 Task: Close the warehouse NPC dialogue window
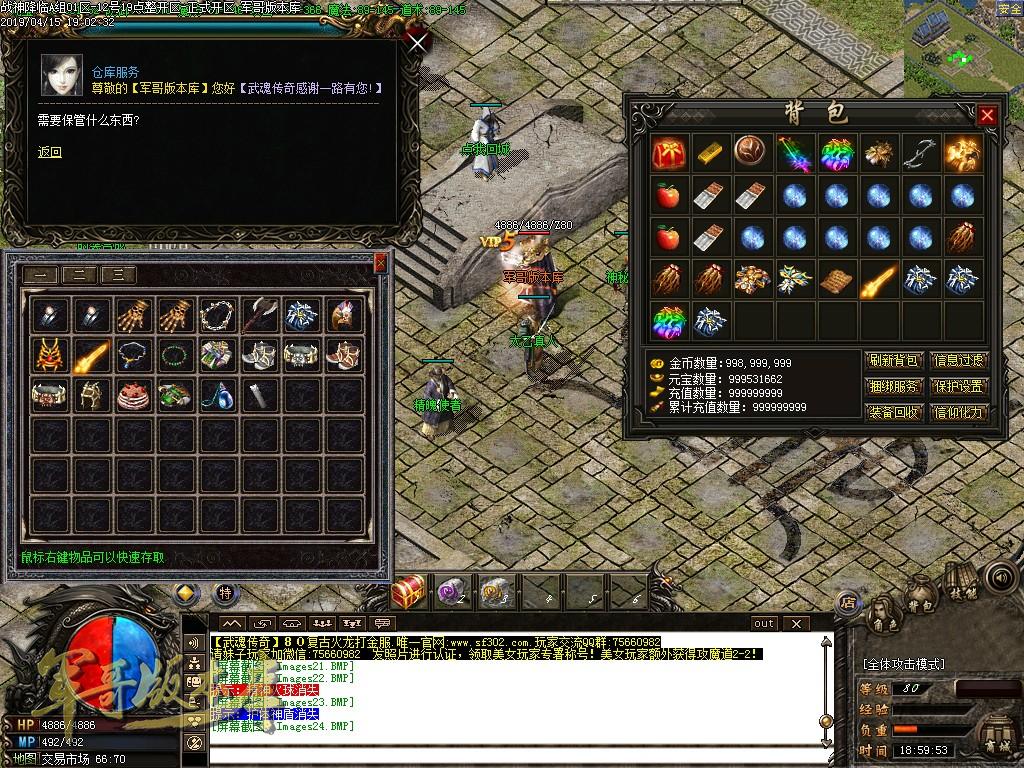[418, 42]
